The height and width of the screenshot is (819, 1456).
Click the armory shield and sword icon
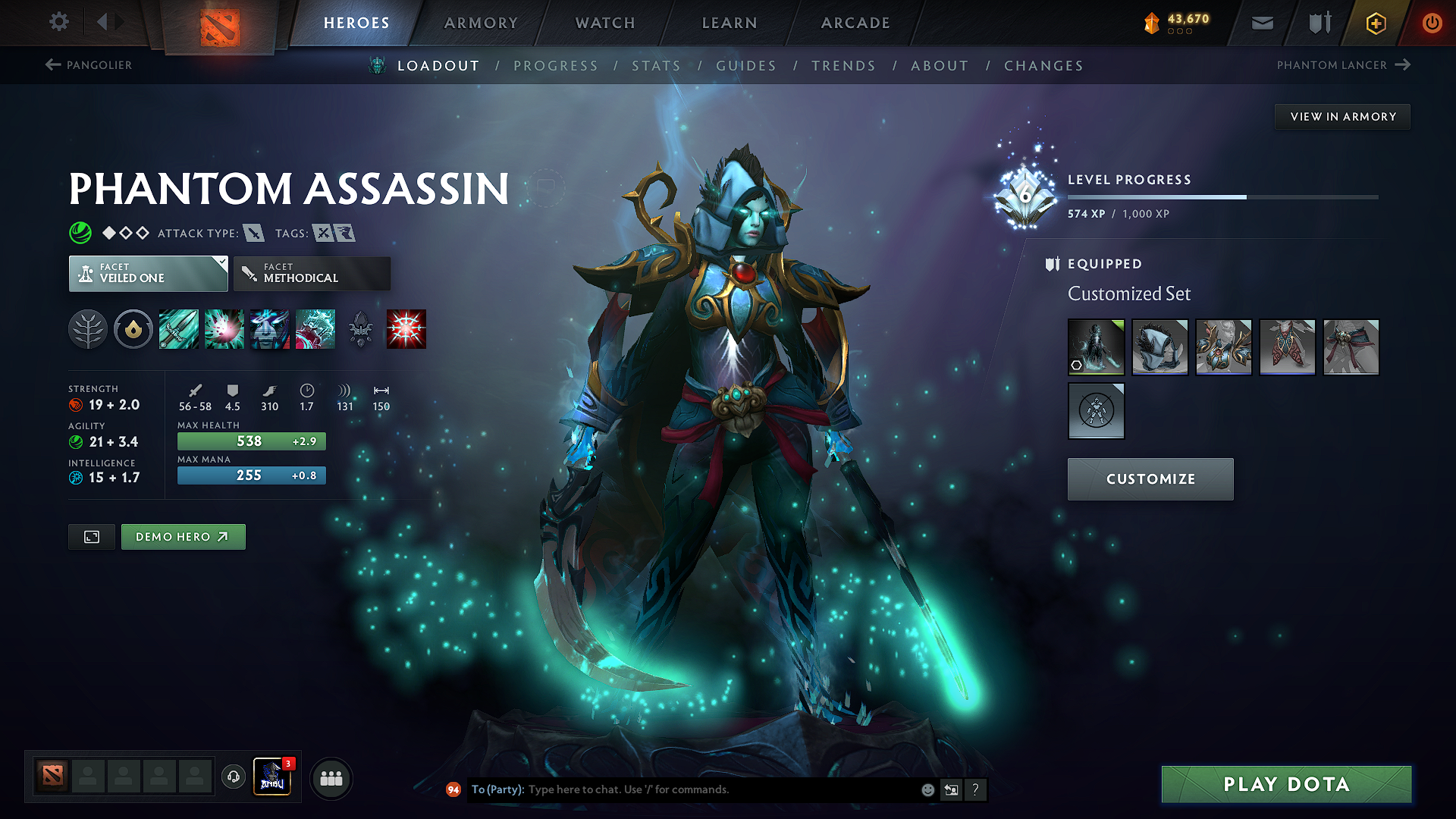point(1318,23)
